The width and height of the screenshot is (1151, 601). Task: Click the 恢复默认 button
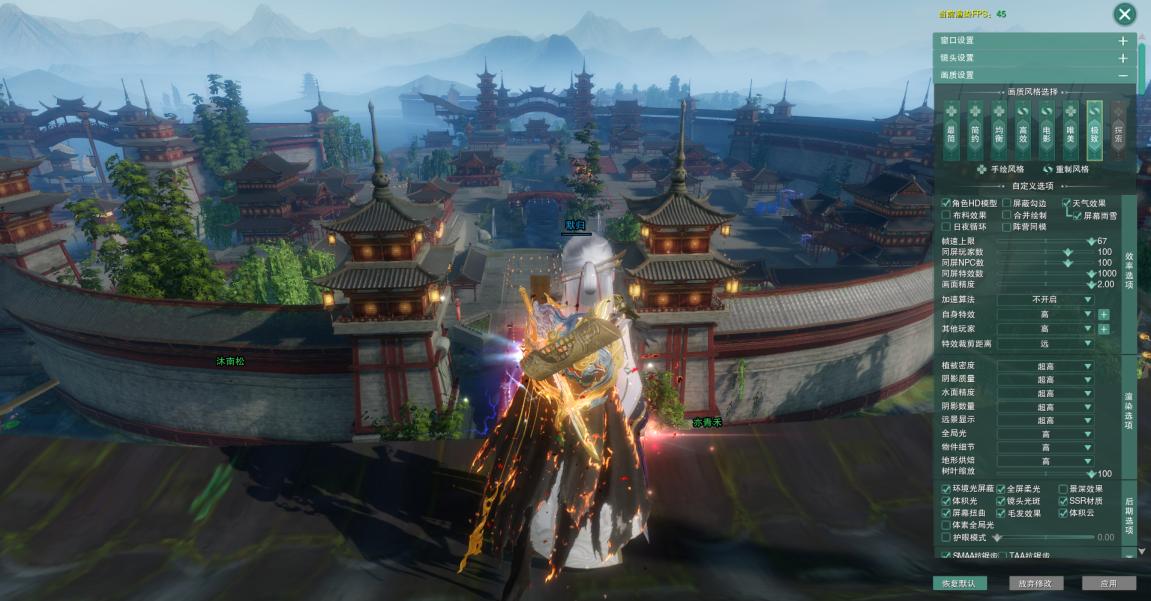(x=958, y=583)
